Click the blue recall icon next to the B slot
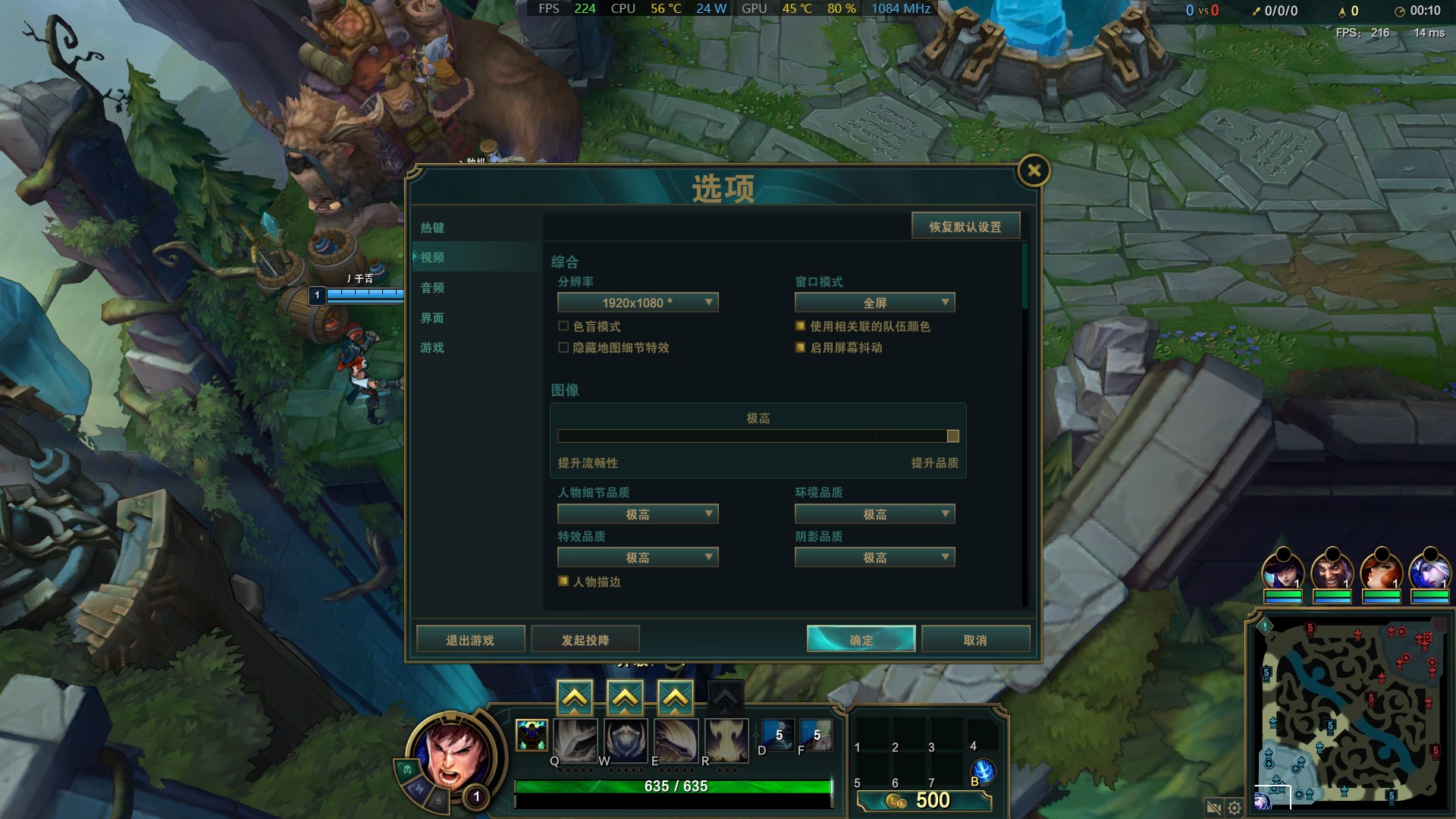This screenshot has width=1456, height=819. [982, 769]
